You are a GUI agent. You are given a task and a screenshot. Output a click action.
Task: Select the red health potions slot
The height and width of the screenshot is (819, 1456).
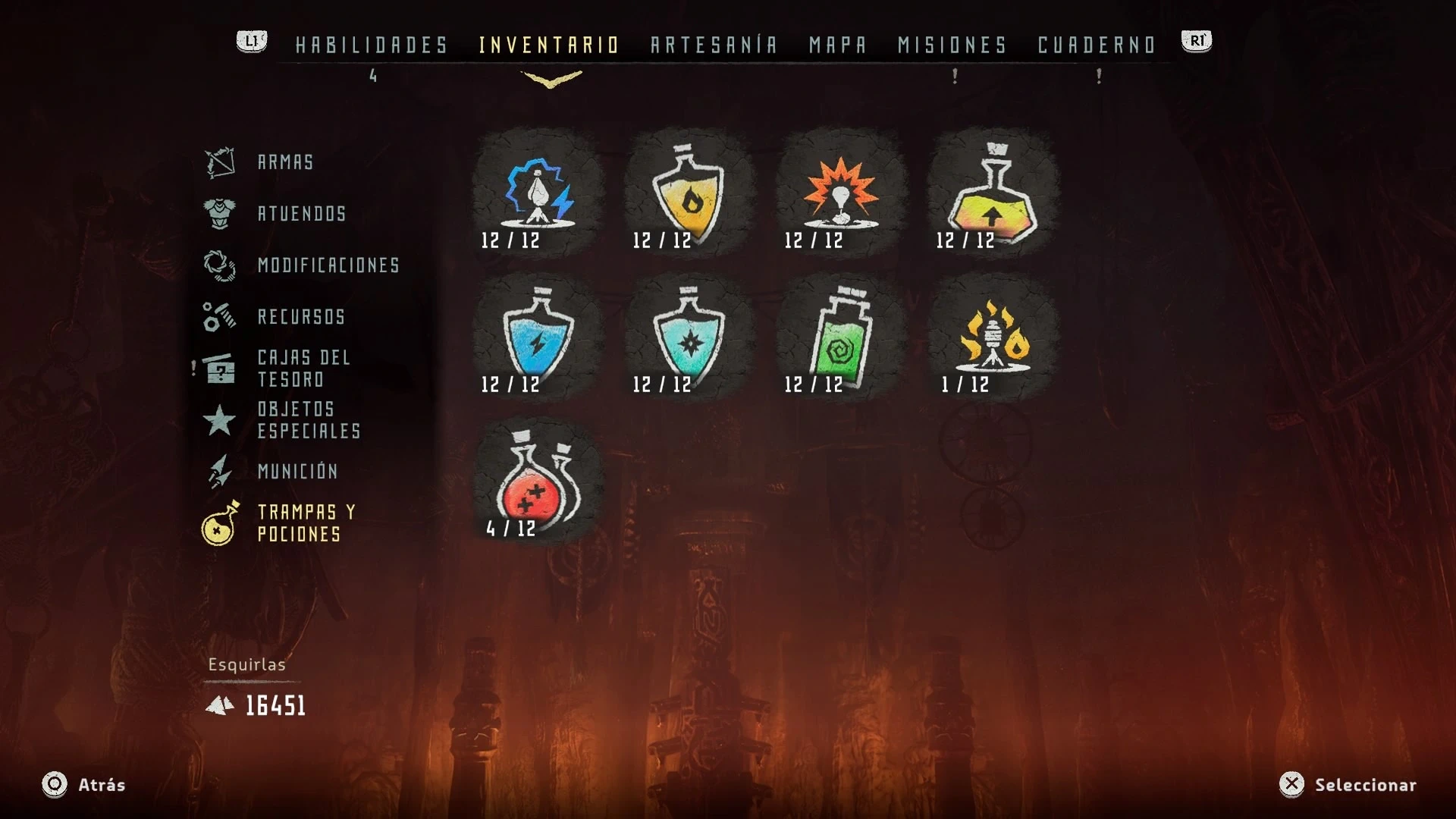coord(538,483)
